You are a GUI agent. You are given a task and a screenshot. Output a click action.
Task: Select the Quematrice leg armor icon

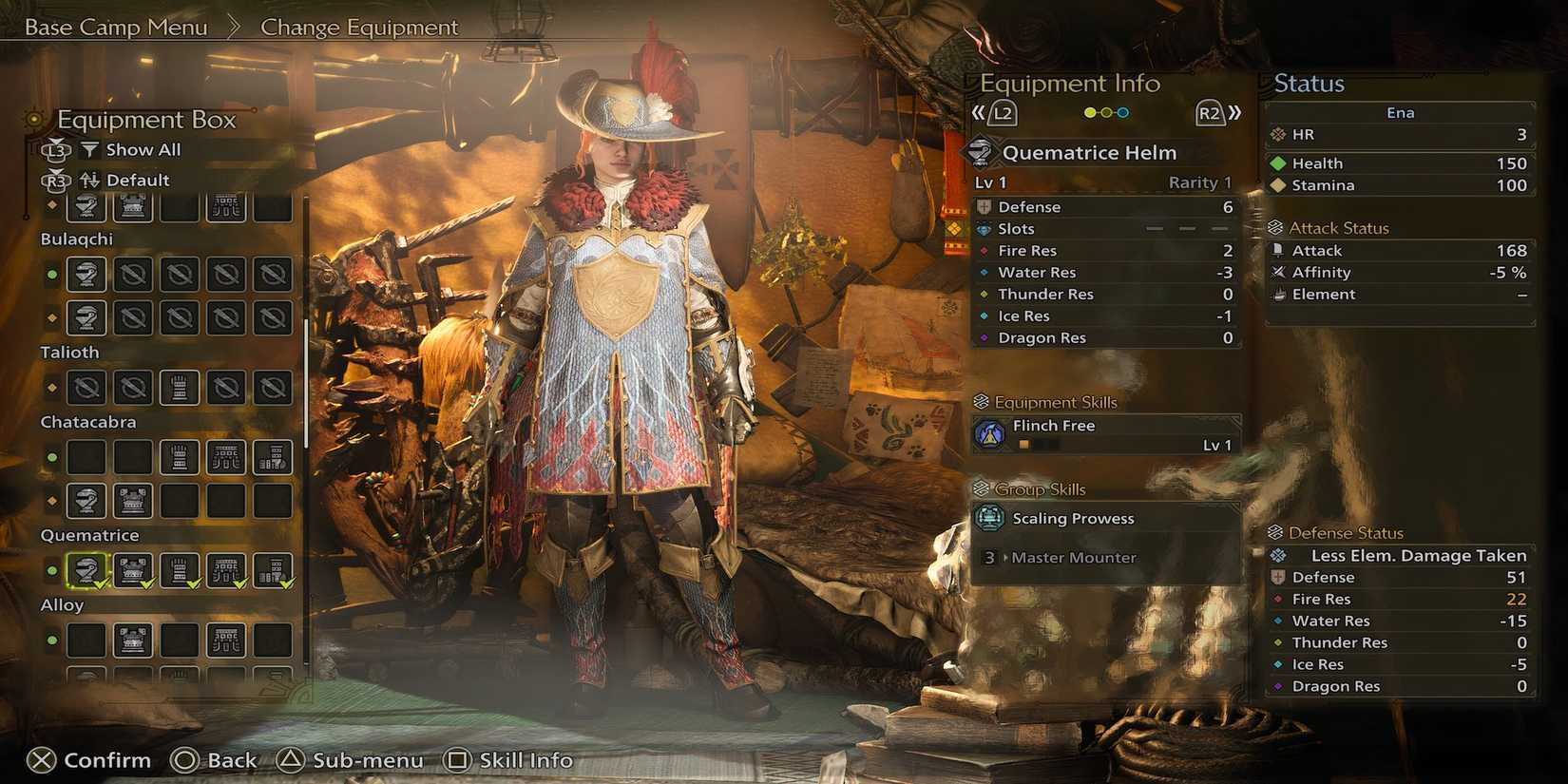point(272,570)
